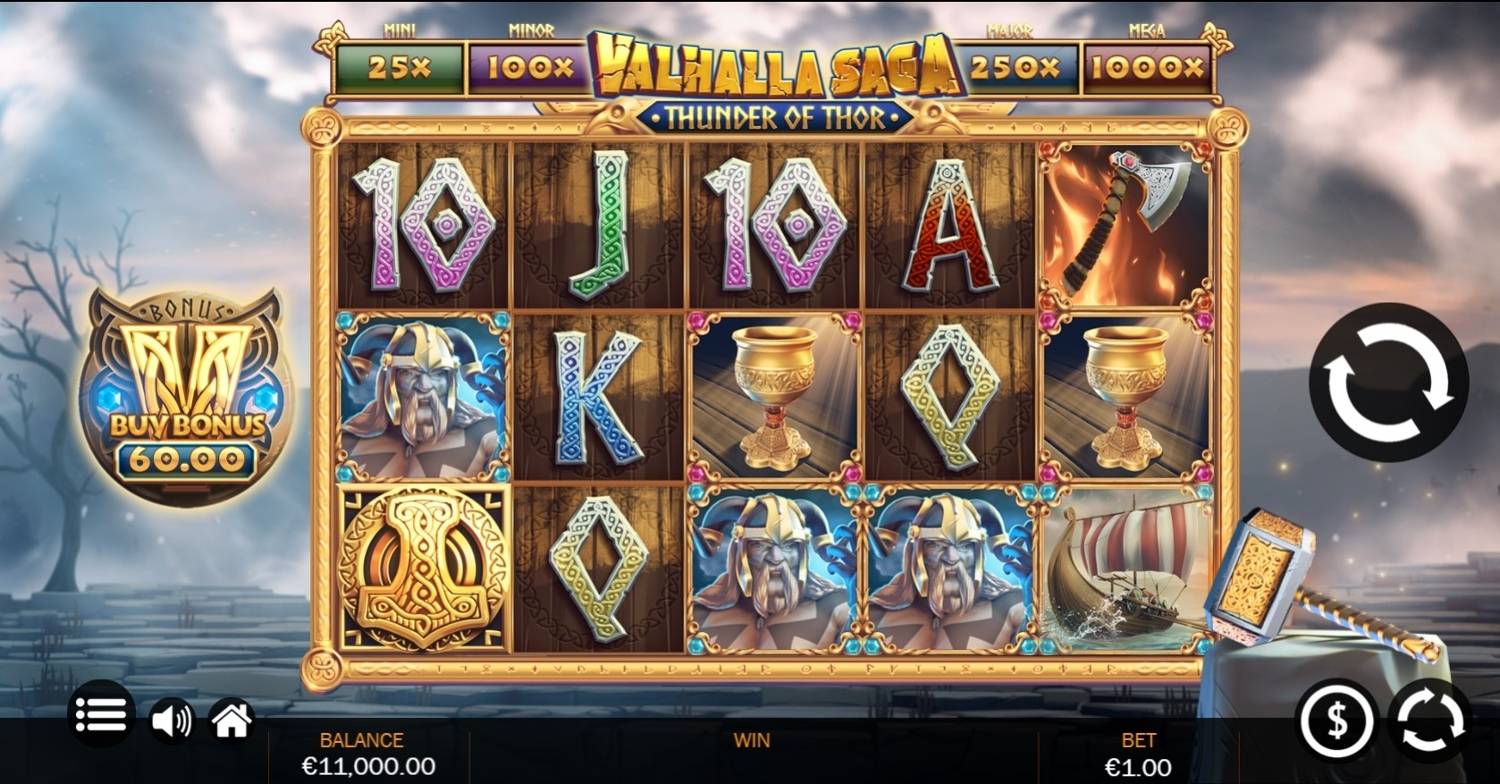
Task: Click the lower circular spin icon
Action: point(1428,716)
